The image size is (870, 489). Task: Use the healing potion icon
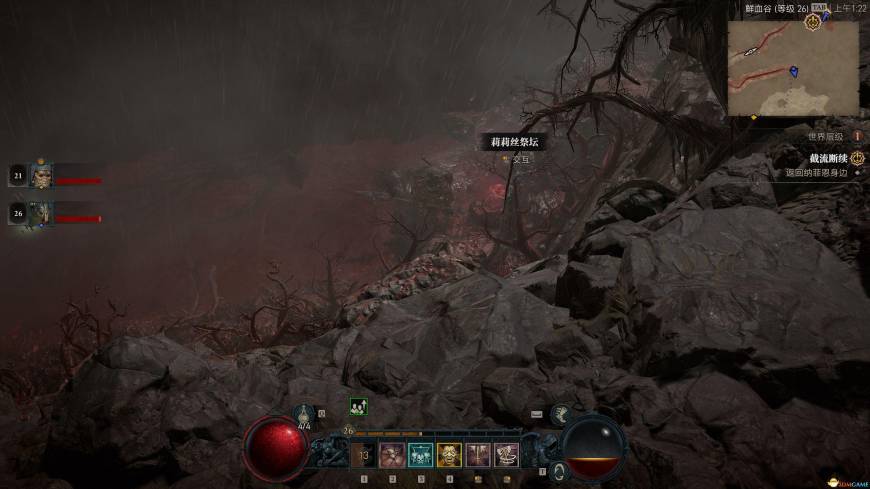[x=306, y=413]
